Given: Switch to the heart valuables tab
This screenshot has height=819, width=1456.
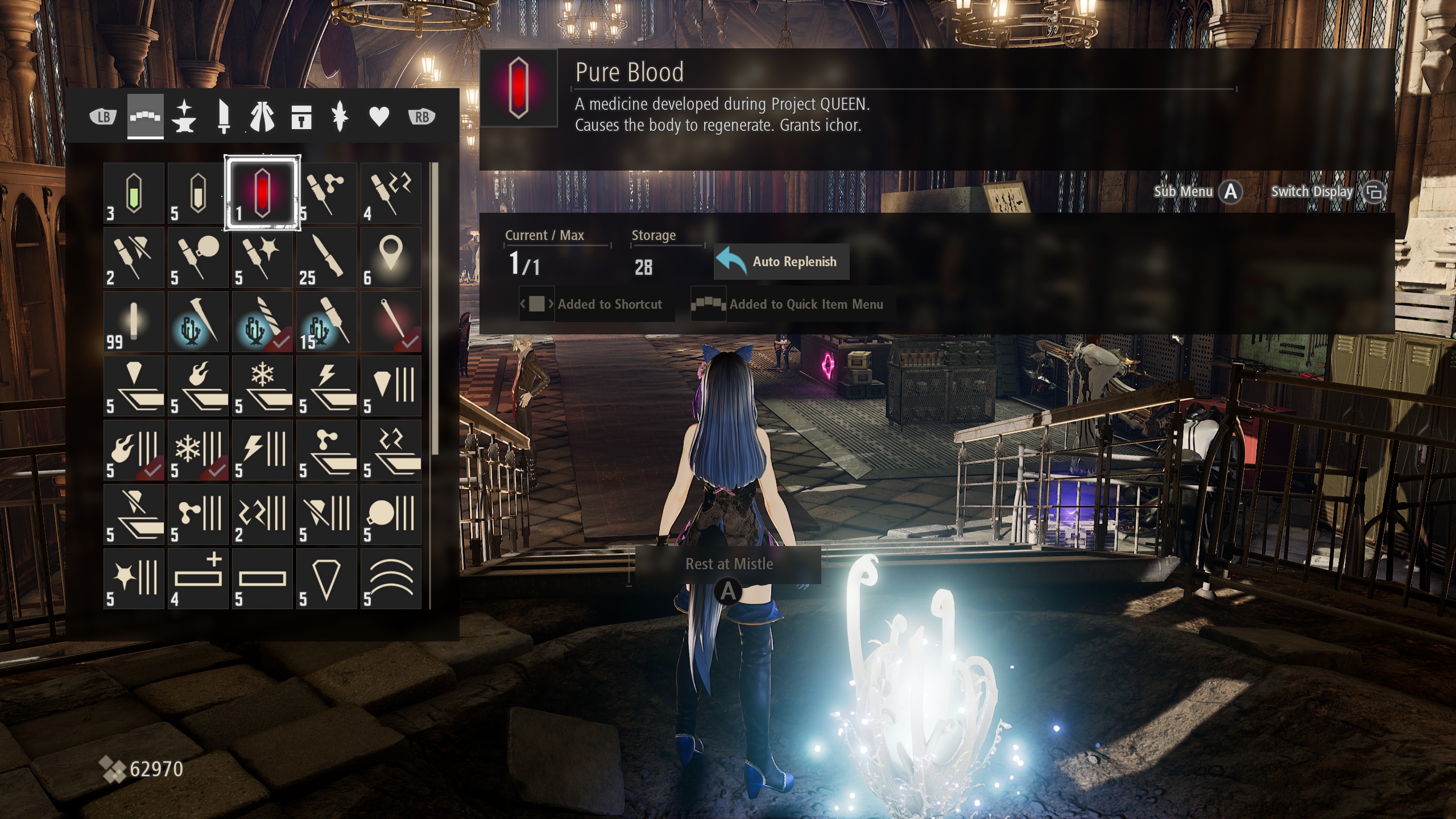Looking at the screenshot, I should [379, 117].
